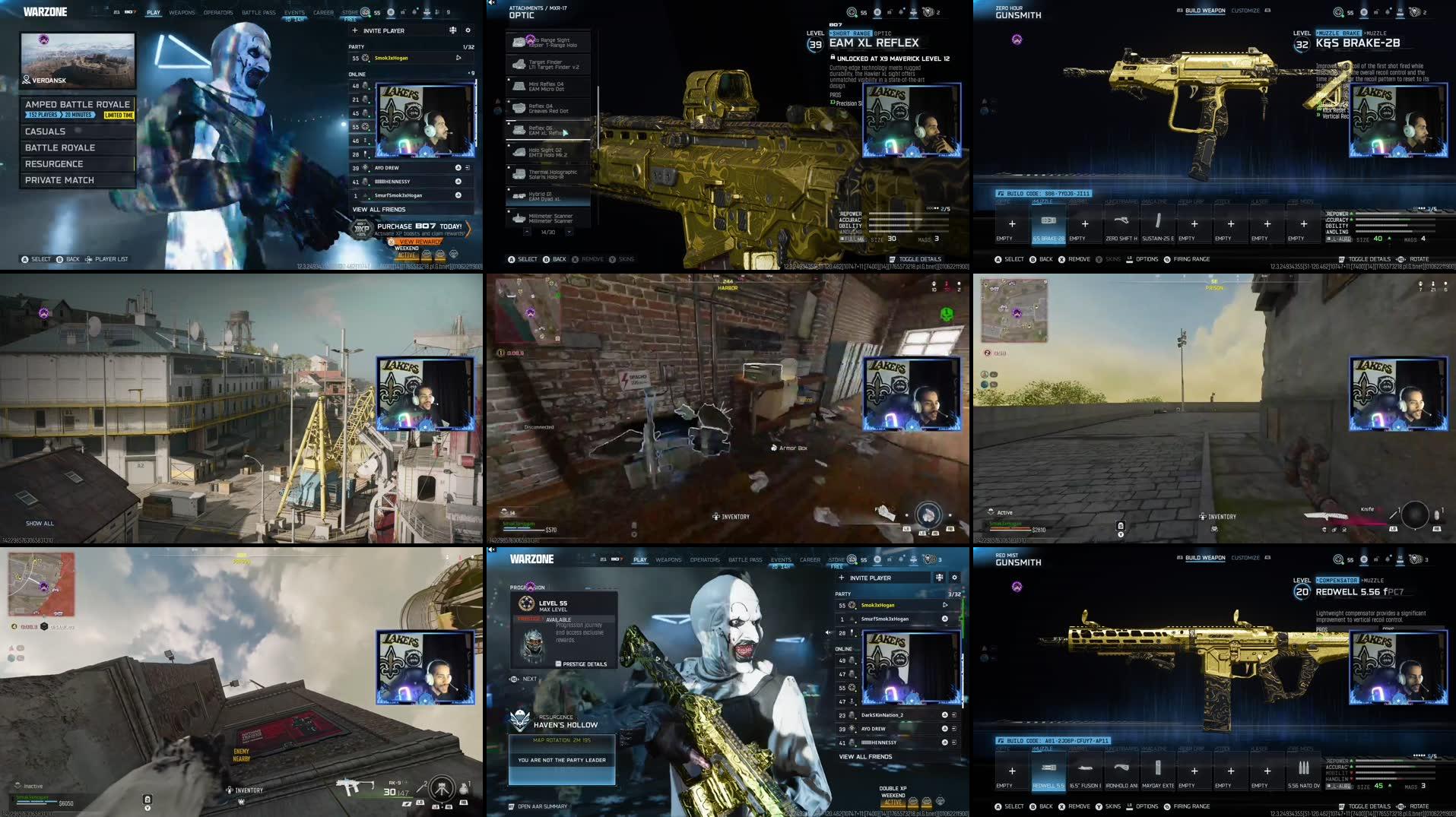
Task: Mute IIIIHENNESSY in the friends list
Action: click(457, 182)
